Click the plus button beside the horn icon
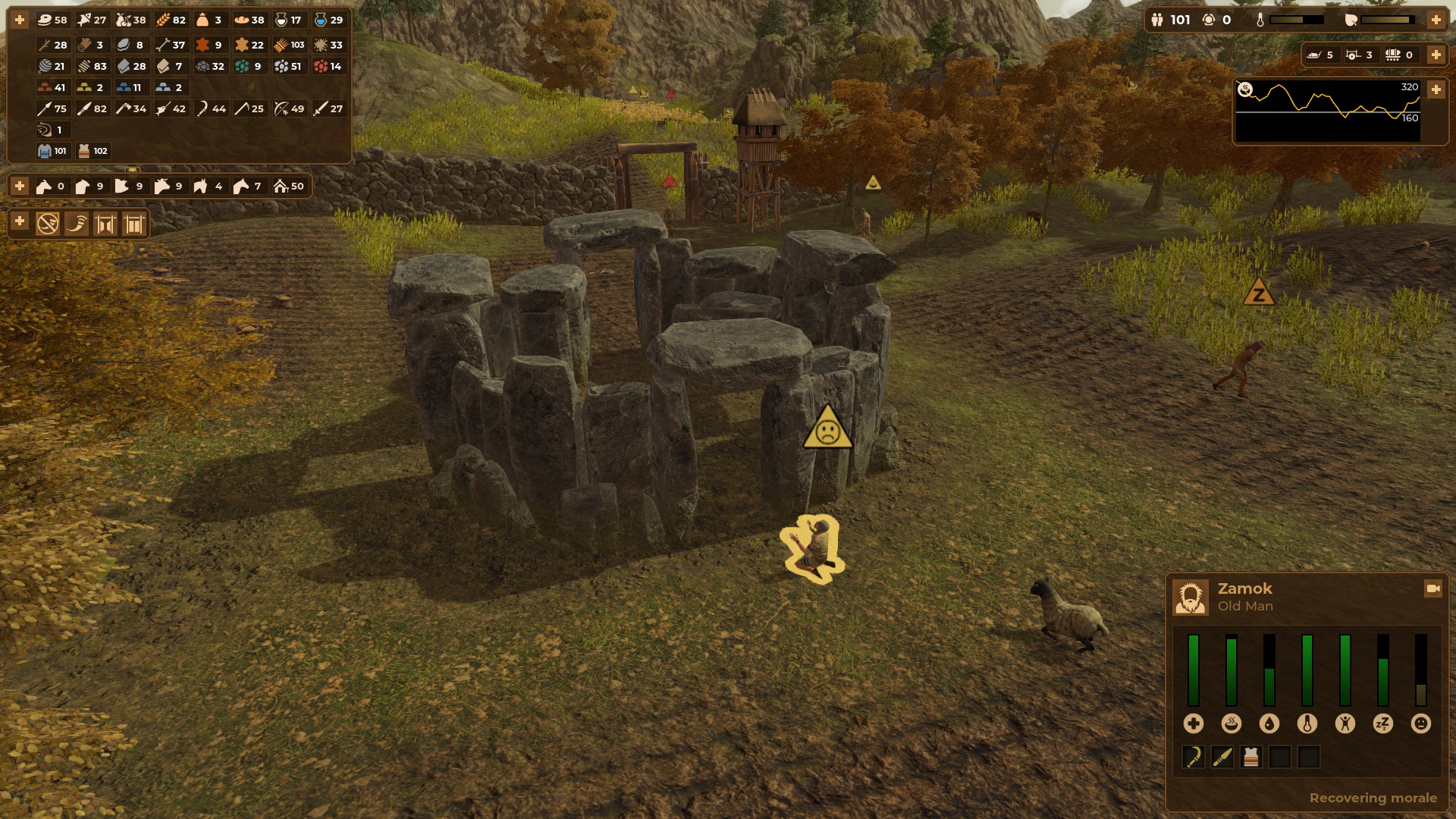Screen dimensions: 1456x819 [x=20, y=221]
